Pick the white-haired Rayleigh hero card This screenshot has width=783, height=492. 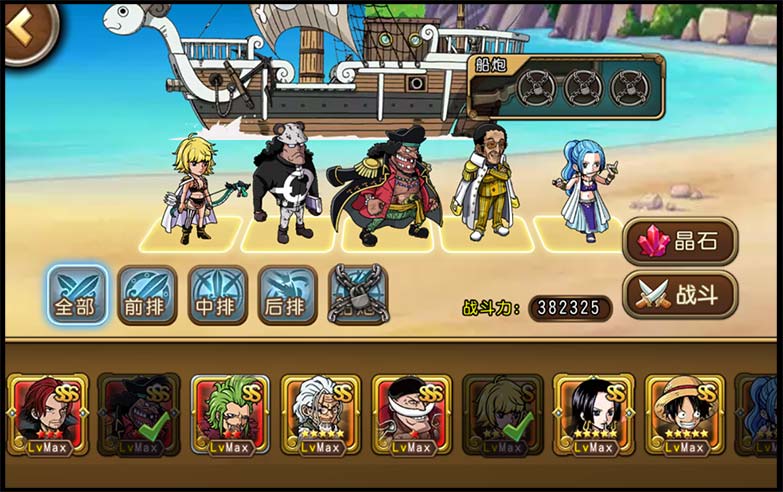pos(321,414)
